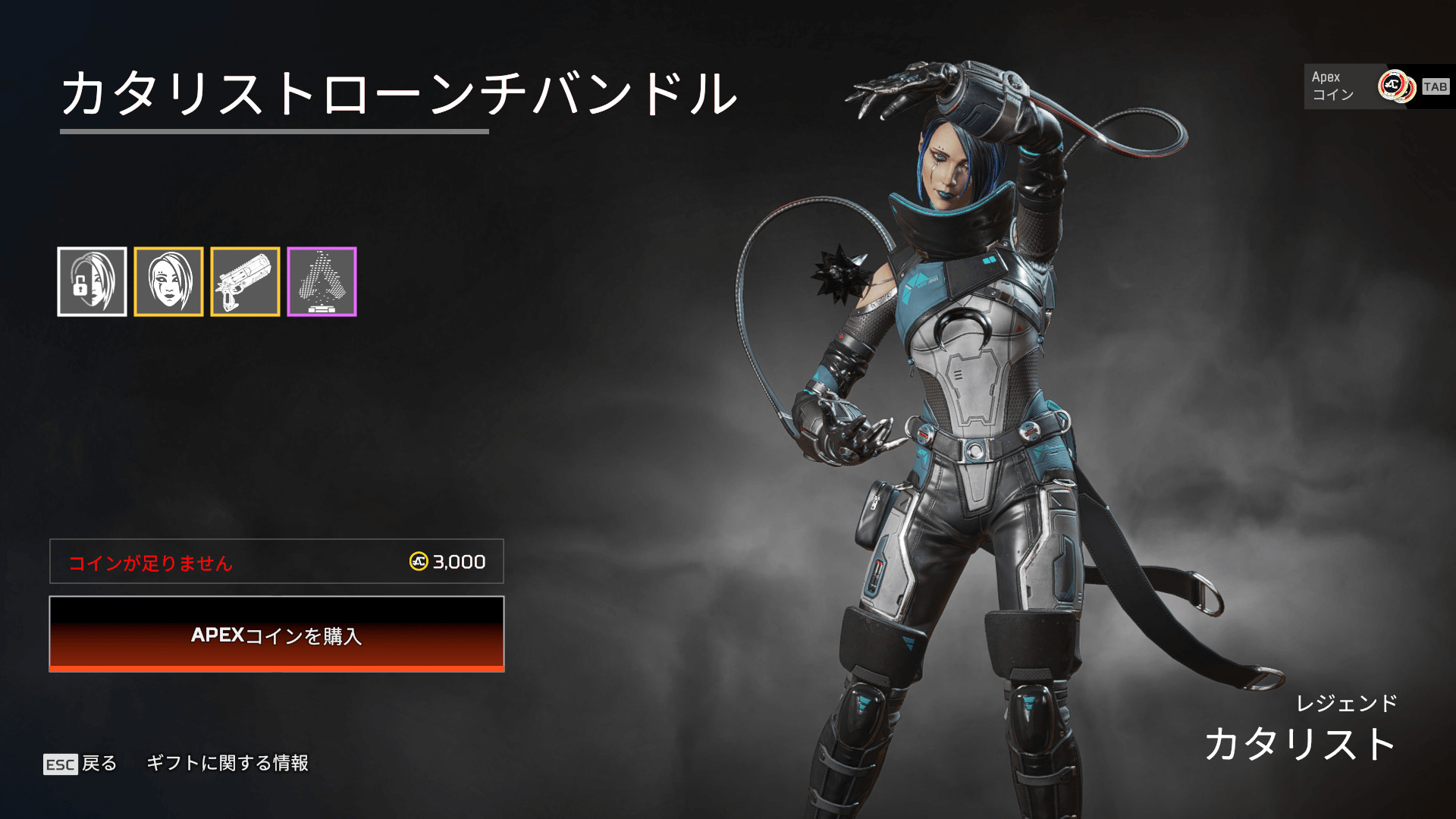Select the locked Catalyst legend unlock thumbnail

point(92,281)
